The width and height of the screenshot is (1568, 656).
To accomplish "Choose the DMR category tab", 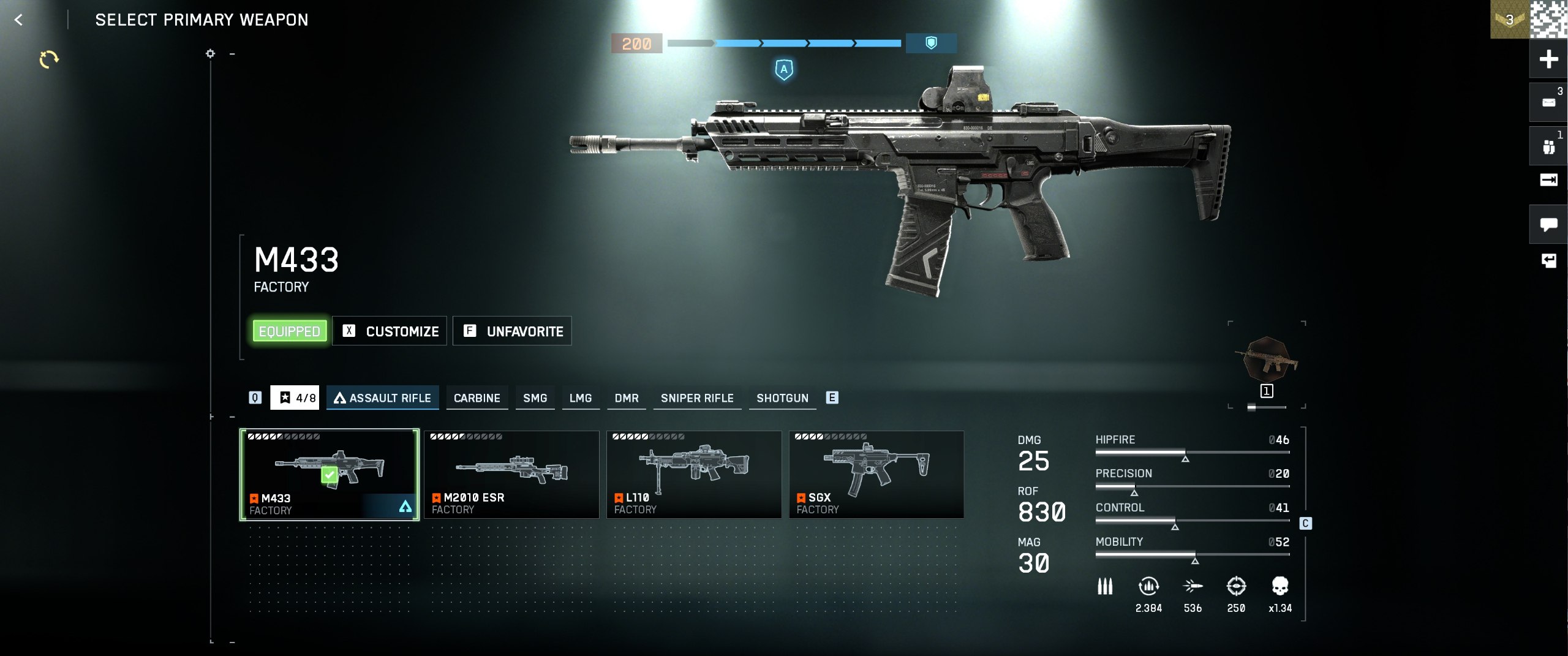I will 626,398.
